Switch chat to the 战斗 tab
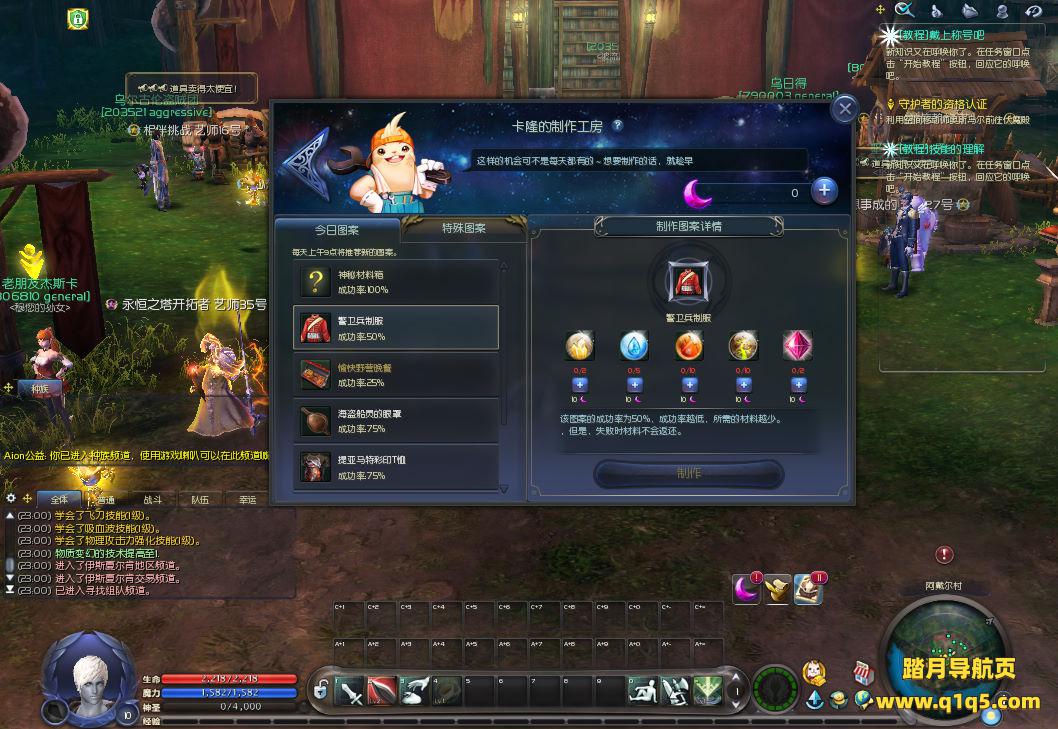 (152, 499)
